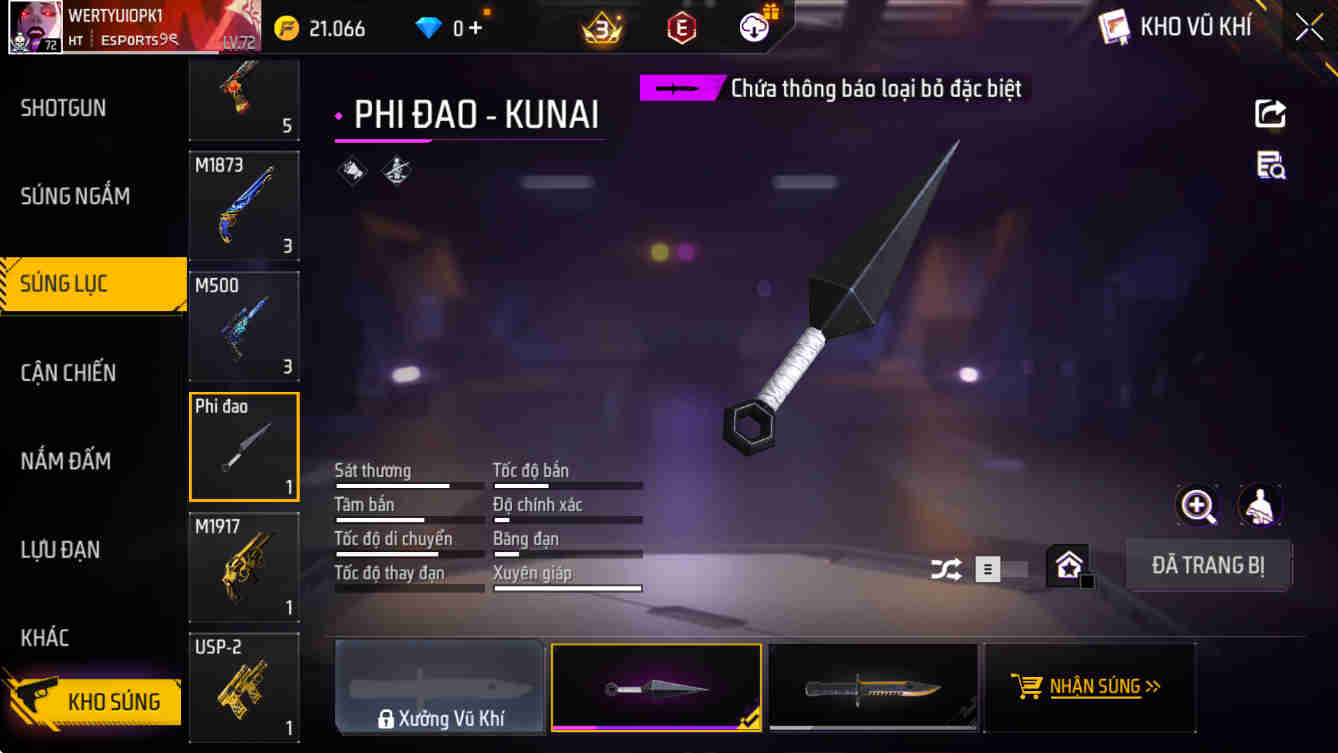Open the weapon info inspect icon
1338x753 pixels.
(1269, 167)
